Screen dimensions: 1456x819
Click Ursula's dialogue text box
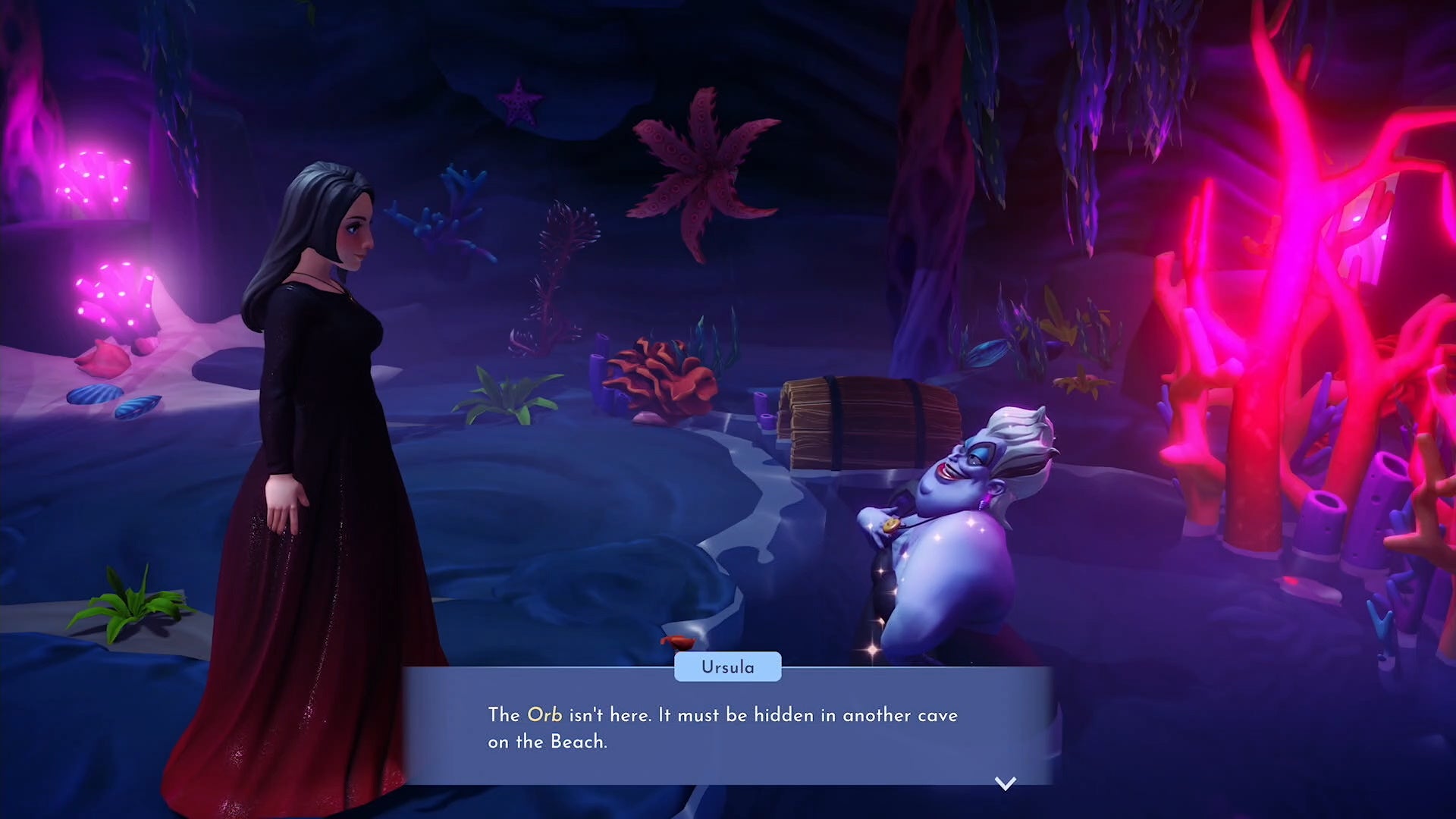(x=726, y=727)
